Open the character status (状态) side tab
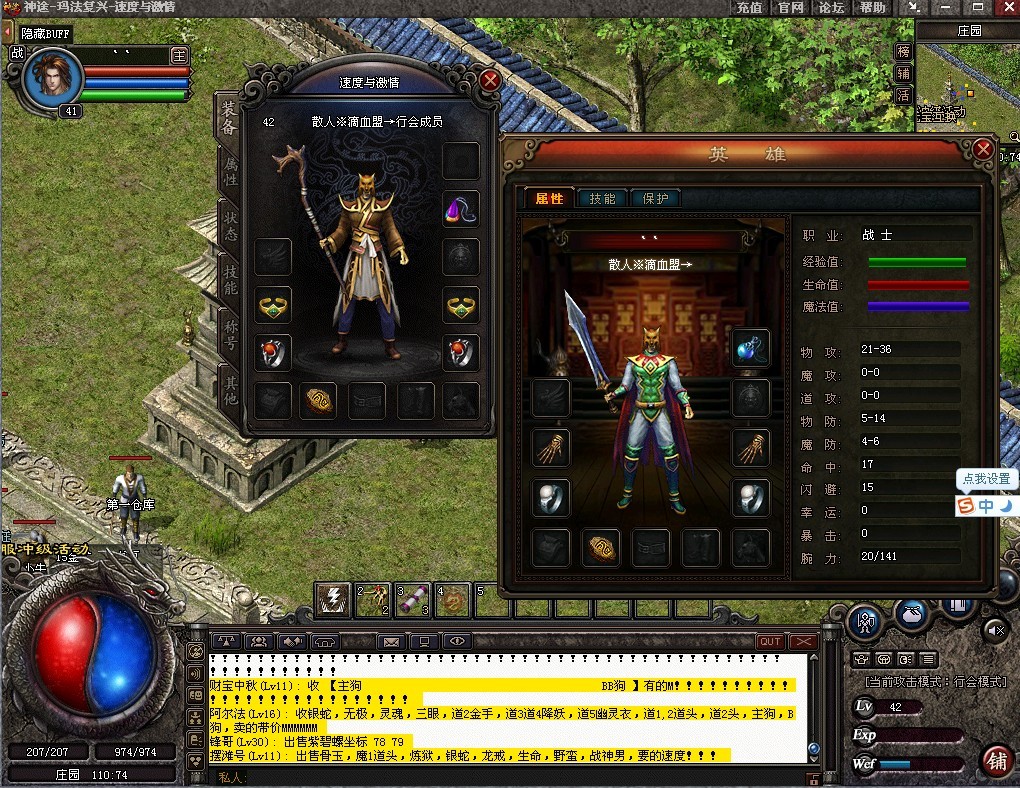Screen dimensions: 1020x788 pos(229,226)
